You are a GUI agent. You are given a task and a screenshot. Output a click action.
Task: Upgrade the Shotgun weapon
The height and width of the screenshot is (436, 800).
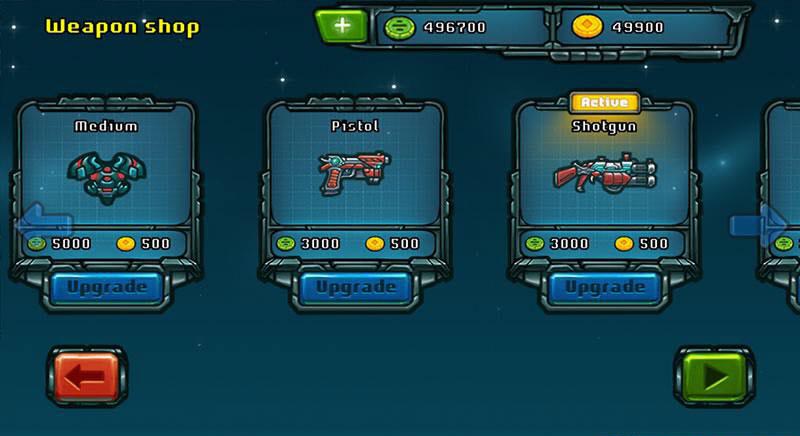pyautogui.click(x=604, y=287)
